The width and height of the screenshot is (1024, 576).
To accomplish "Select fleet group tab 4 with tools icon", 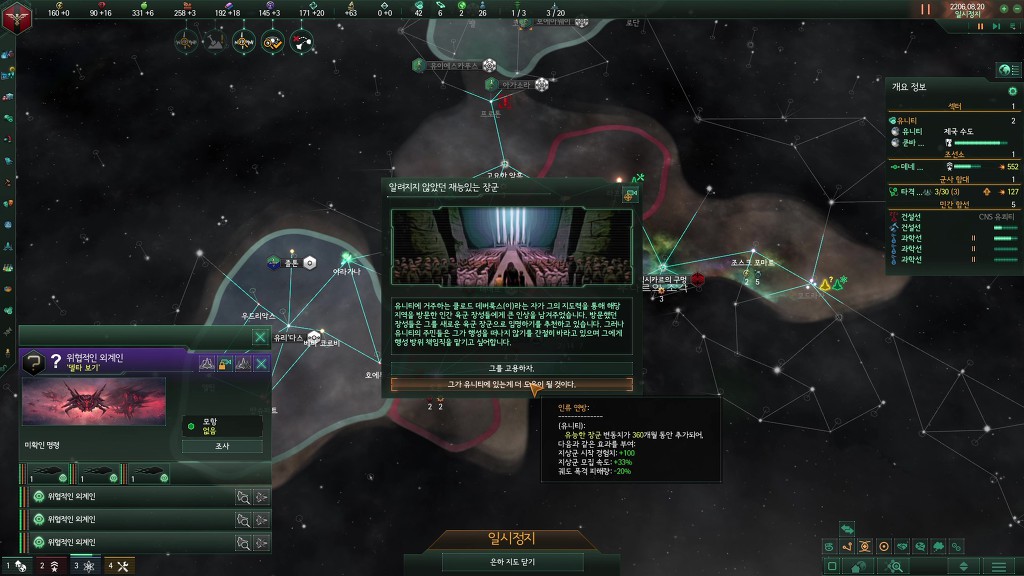I will (x=118, y=566).
